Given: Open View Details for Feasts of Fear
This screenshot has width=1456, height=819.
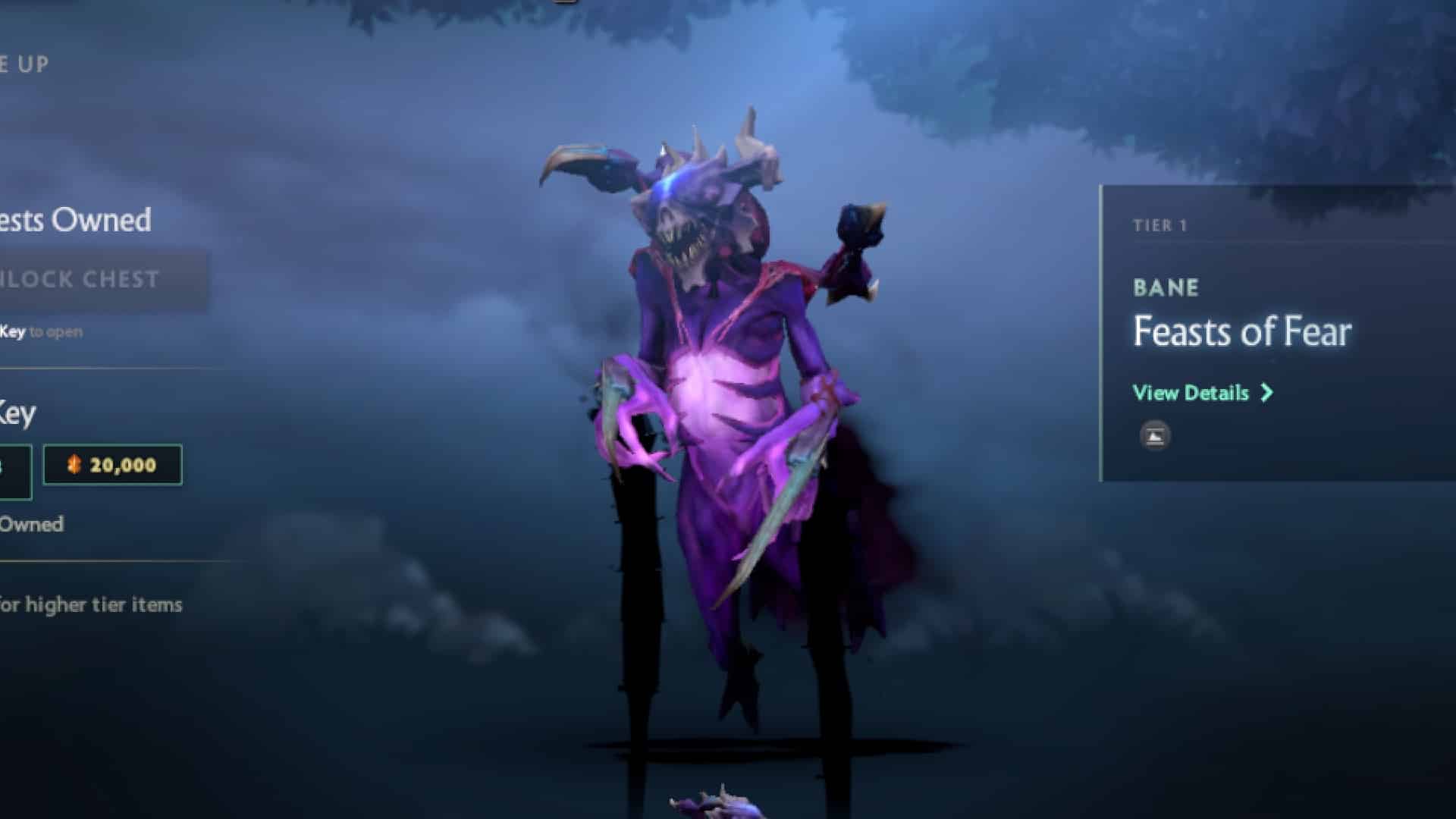Looking at the screenshot, I should tap(1188, 393).
